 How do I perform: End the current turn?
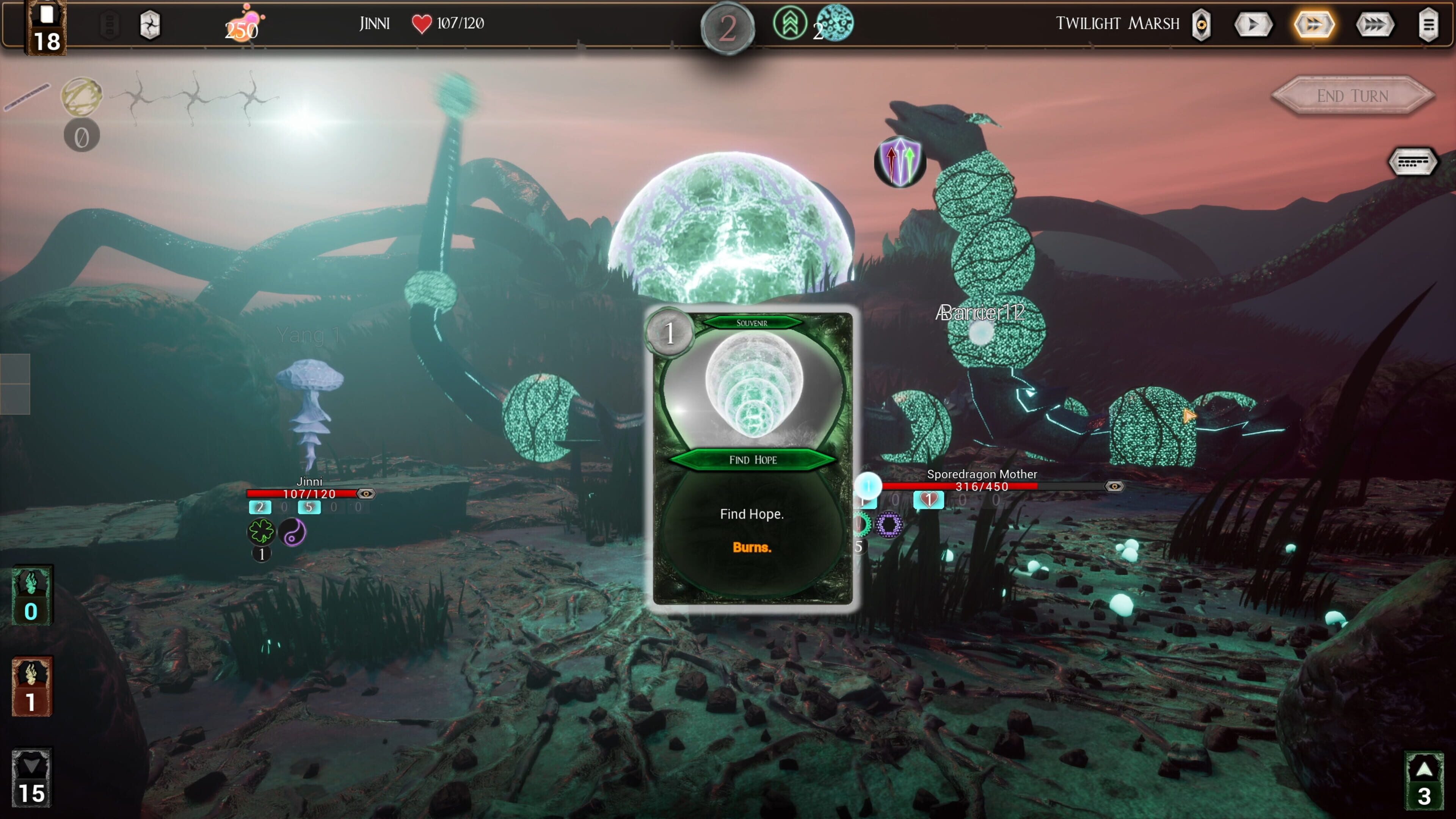click(x=1352, y=96)
